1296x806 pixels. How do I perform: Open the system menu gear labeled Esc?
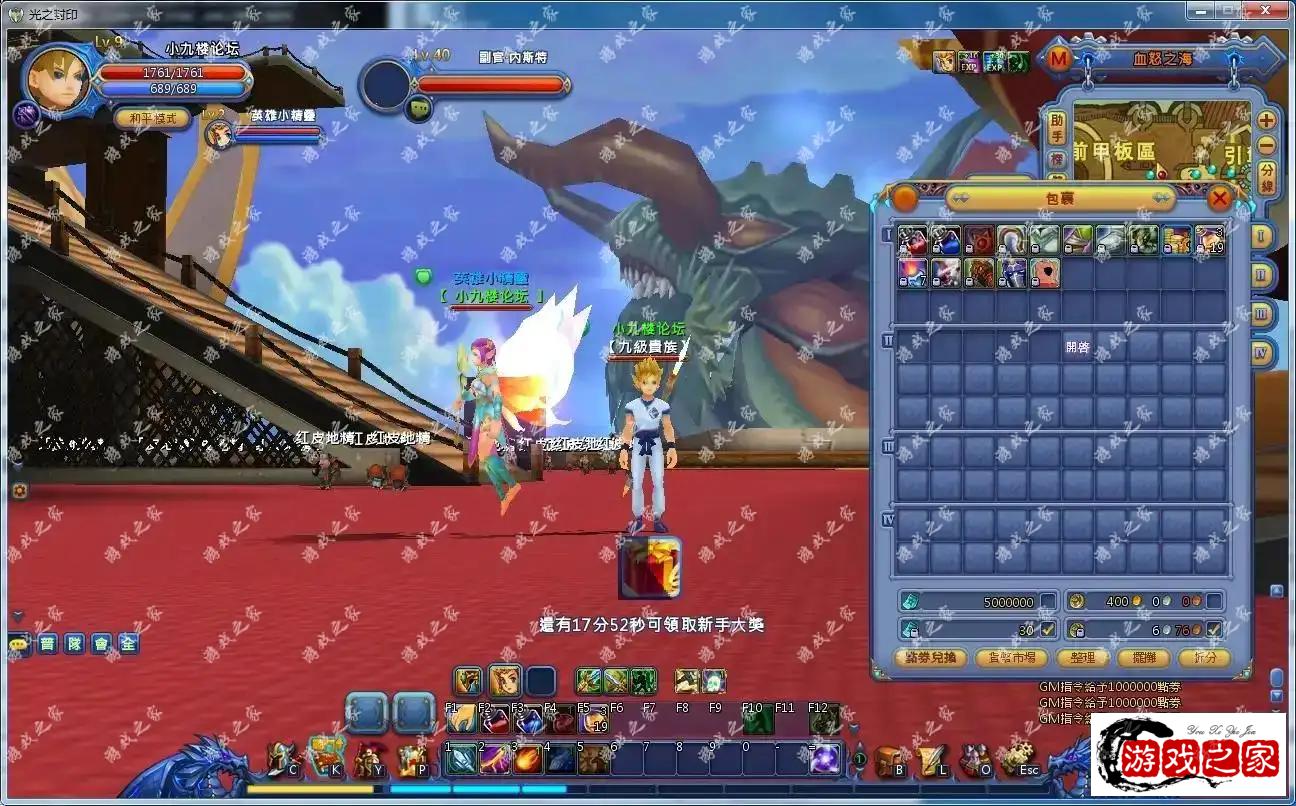click(x=1018, y=761)
